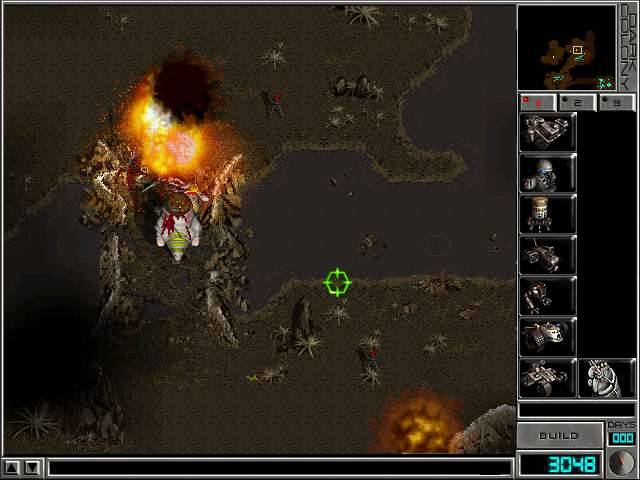This screenshot has width=640, height=480.
Task: Click the minimap in the top-right corner
Action: click(566, 48)
